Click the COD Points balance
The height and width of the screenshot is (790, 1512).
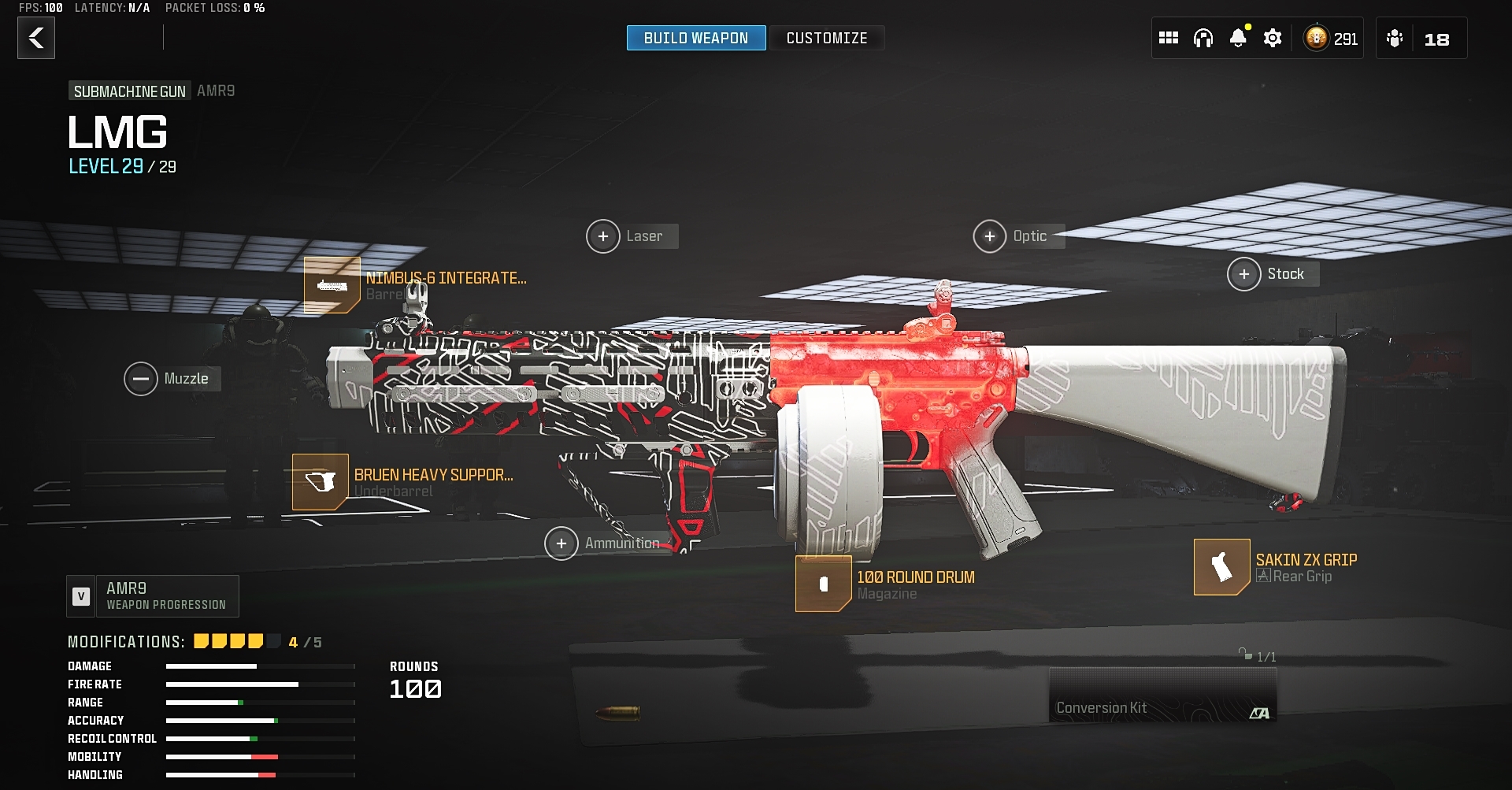point(1332,39)
